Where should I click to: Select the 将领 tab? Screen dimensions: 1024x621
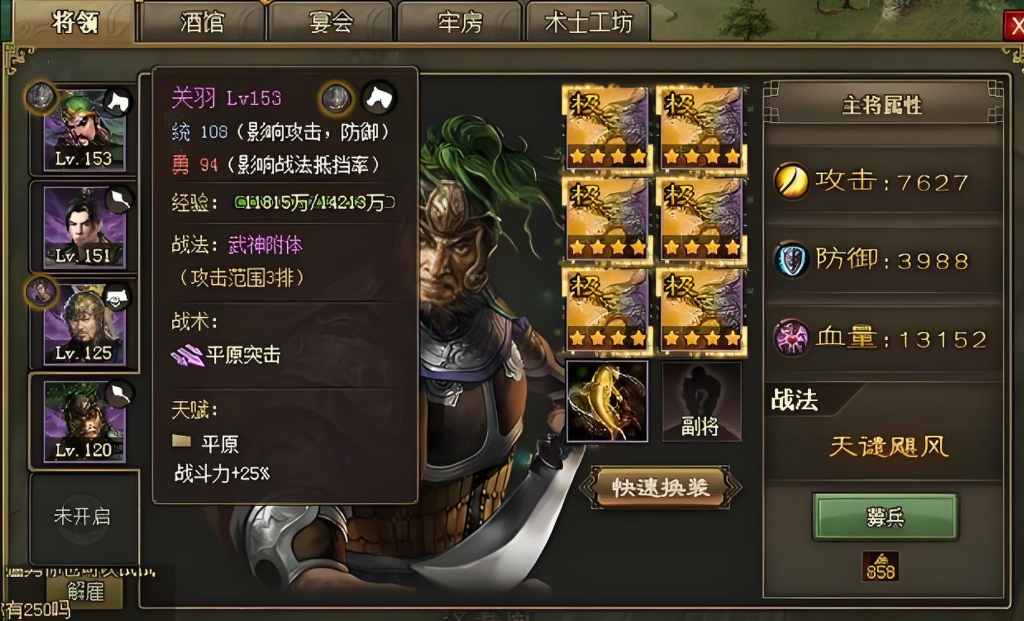pos(73,22)
